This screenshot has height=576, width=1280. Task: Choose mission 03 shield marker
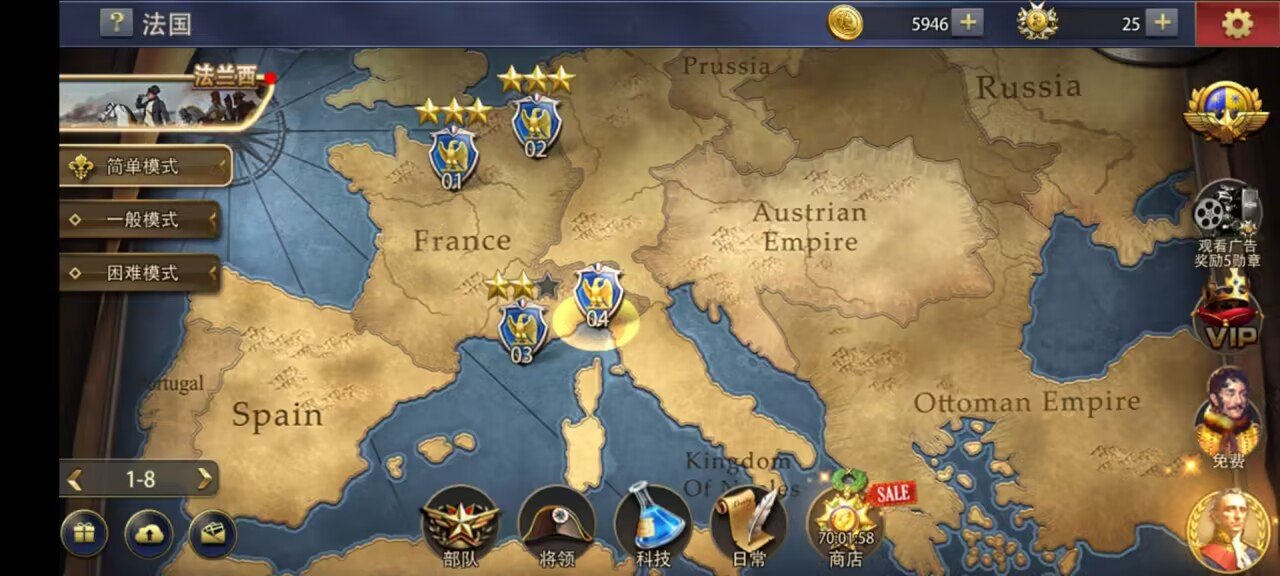pos(522,328)
